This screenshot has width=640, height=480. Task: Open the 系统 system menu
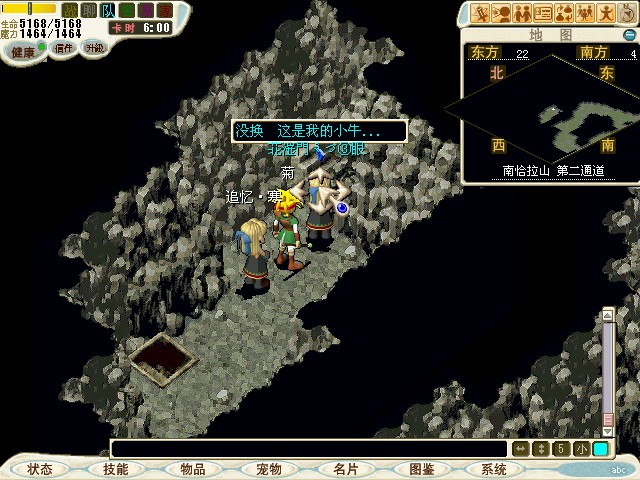point(494,469)
